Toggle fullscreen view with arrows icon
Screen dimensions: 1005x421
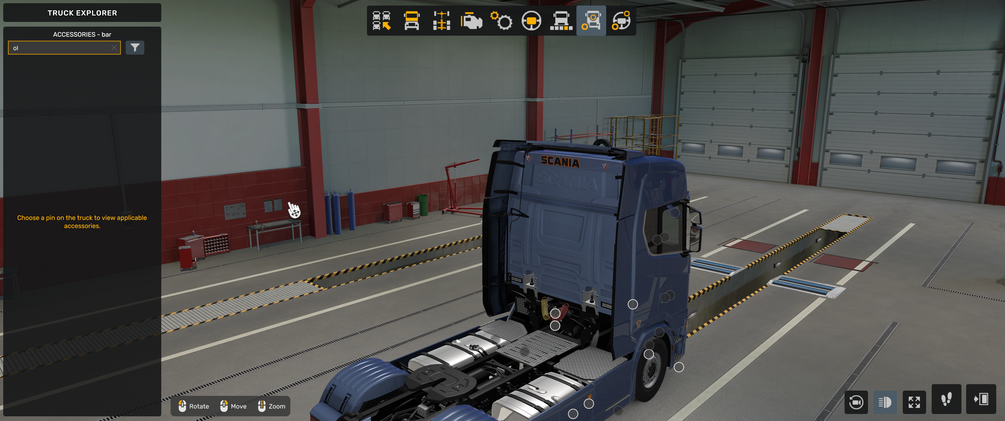[x=914, y=402]
